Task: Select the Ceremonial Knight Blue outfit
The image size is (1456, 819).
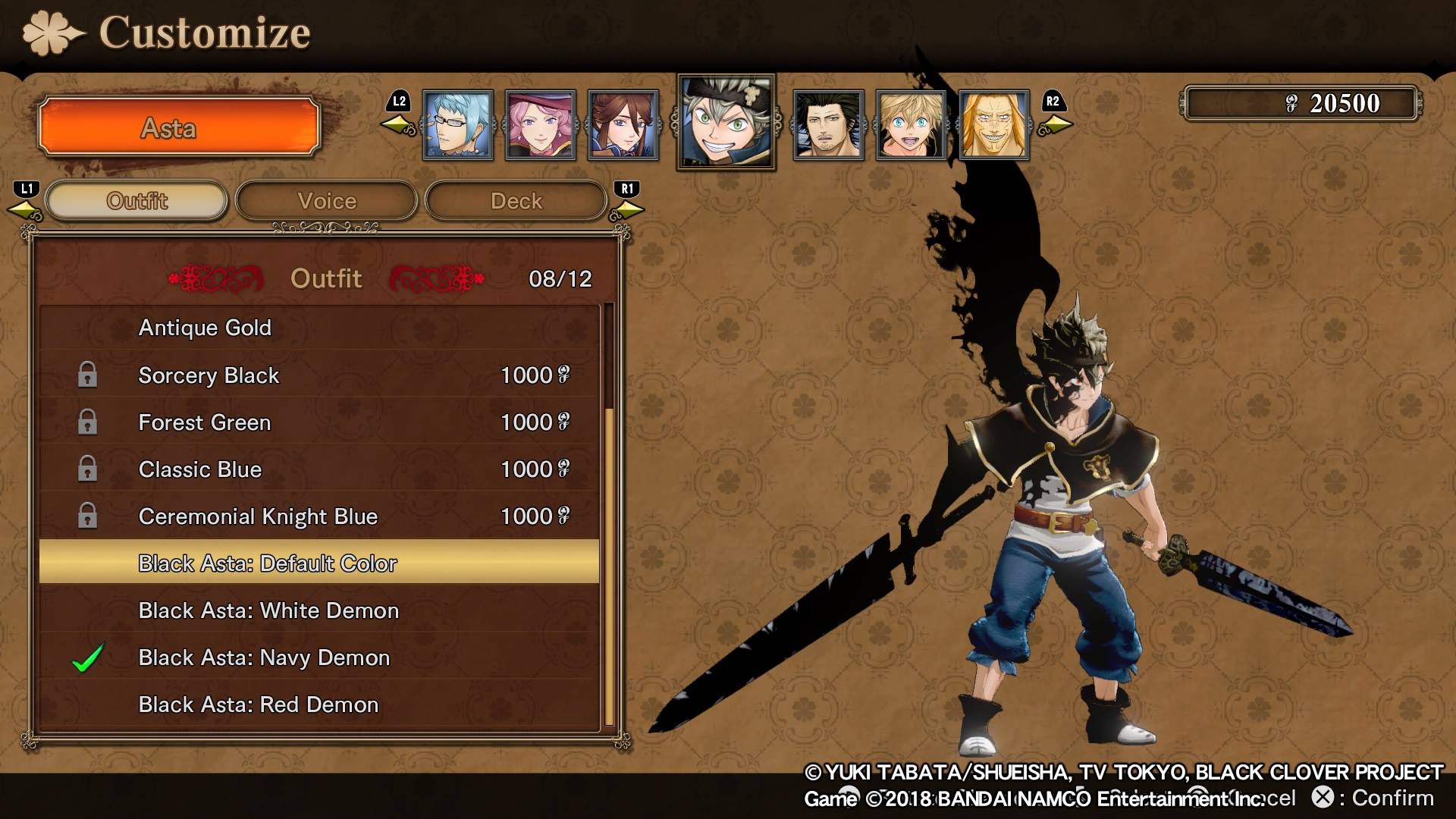Action: pyautogui.click(x=318, y=516)
